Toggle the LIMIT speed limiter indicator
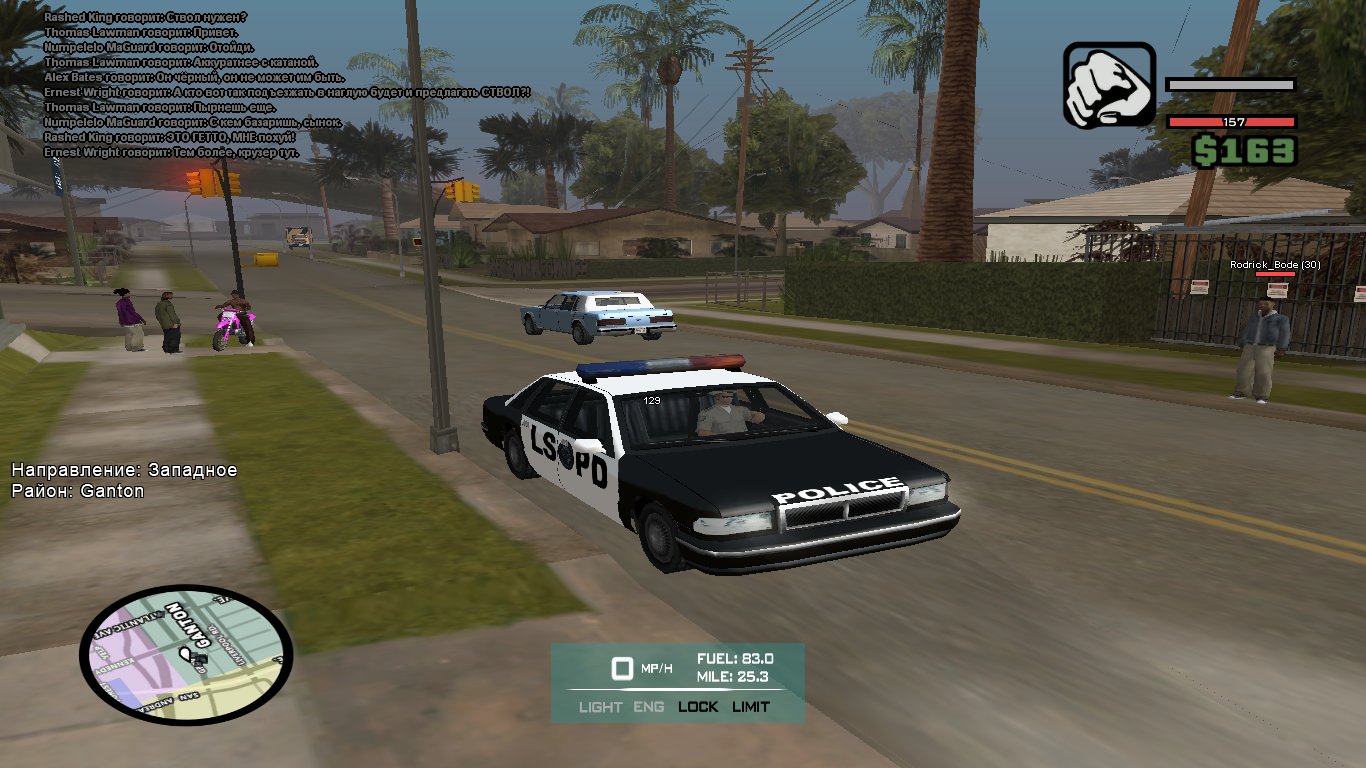1366x768 pixels. pyautogui.click(x=751, y=707)
